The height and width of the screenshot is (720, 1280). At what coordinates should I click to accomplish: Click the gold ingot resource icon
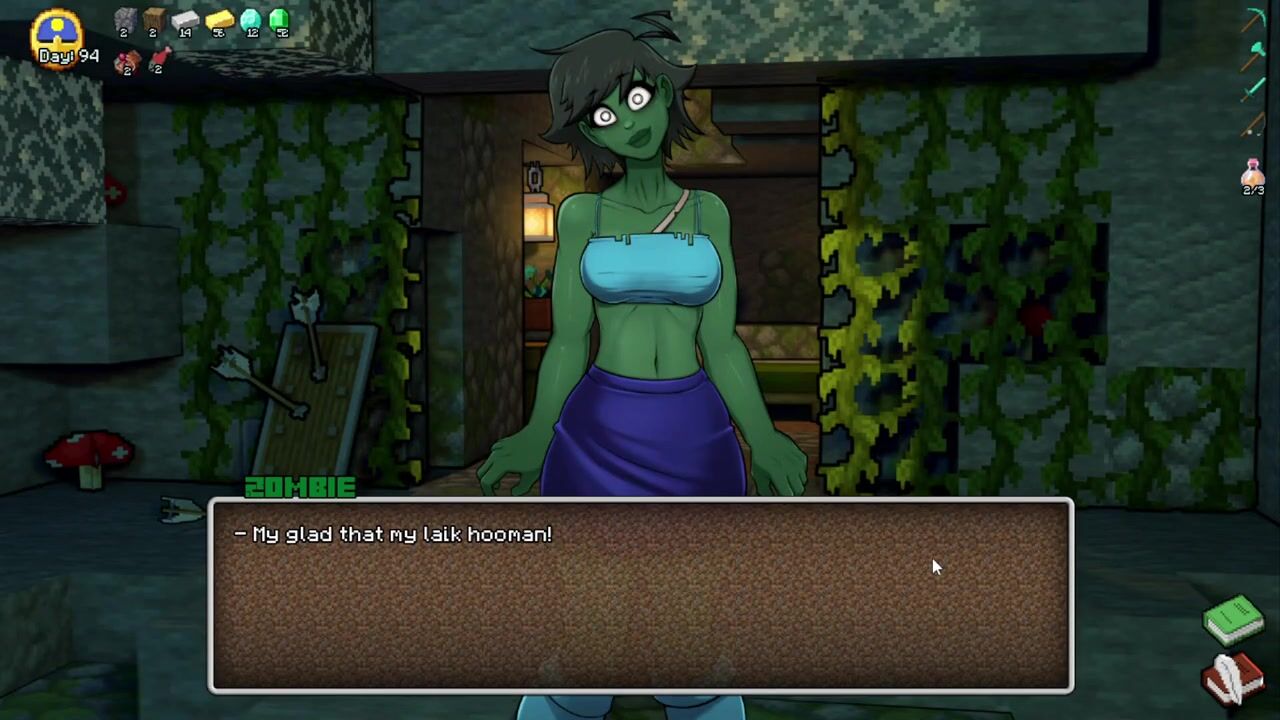pos(219,21)
